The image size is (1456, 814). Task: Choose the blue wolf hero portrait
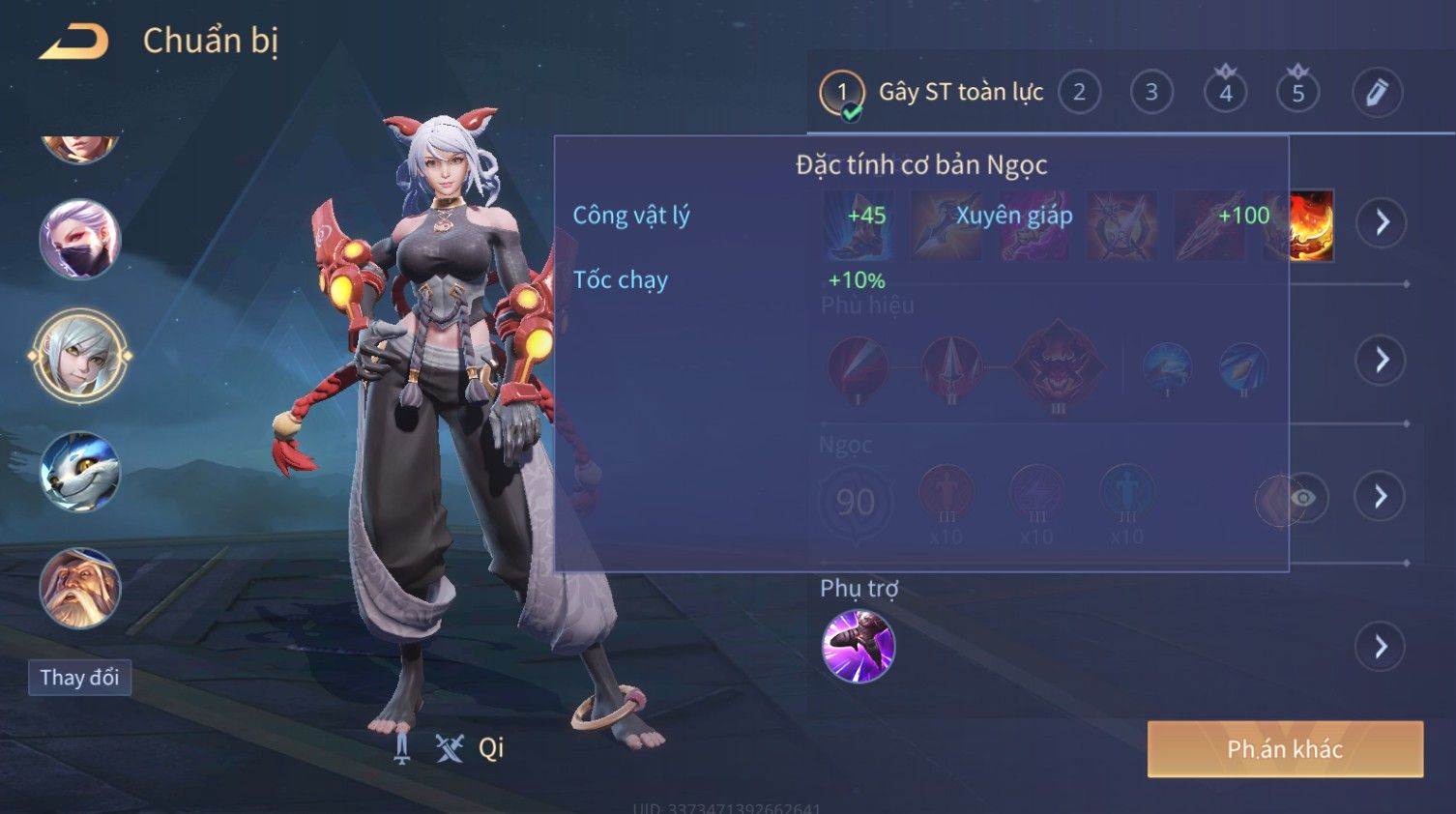pyautogui.click(x=79, y=472)
